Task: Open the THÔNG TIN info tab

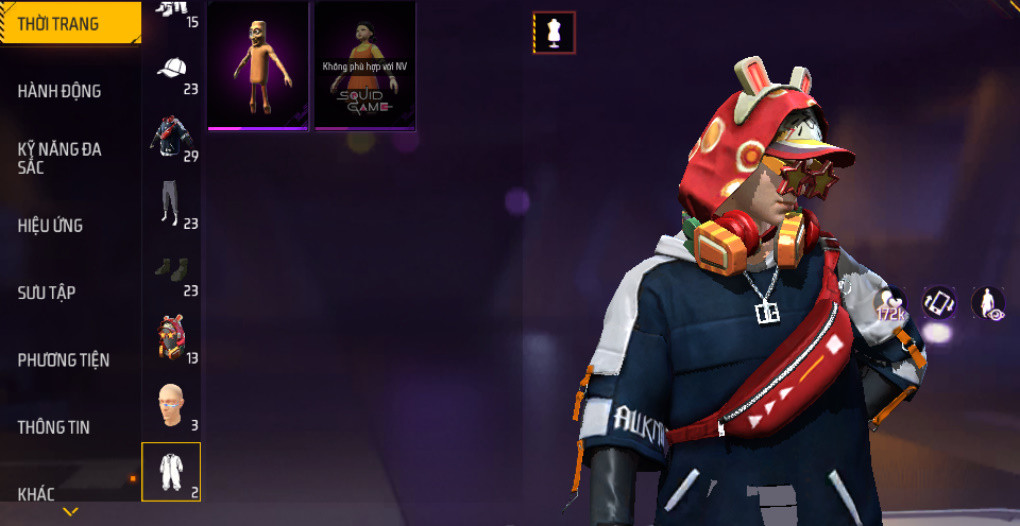Action: pos(54,427)
